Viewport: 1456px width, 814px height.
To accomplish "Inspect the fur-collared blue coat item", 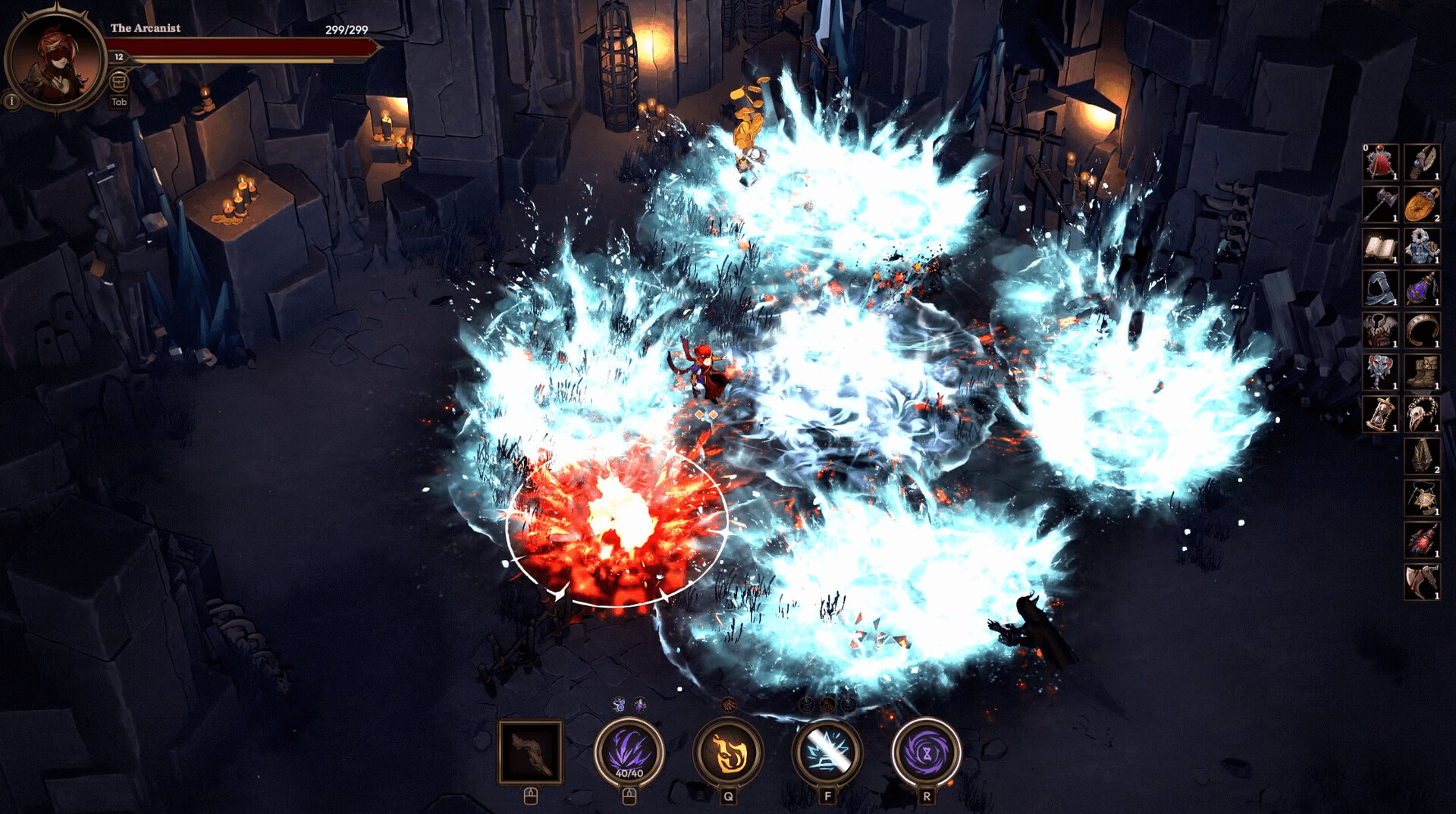I will pyautogui.click(x=1421, y=247).
